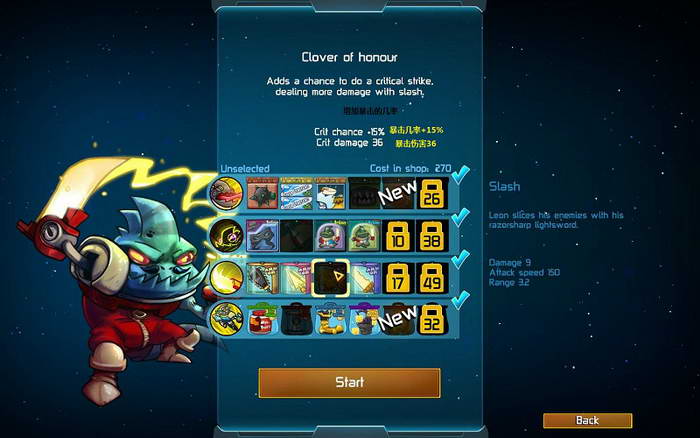Pick the highlighted Clover of honour upgrade

[x=330, y=277]
